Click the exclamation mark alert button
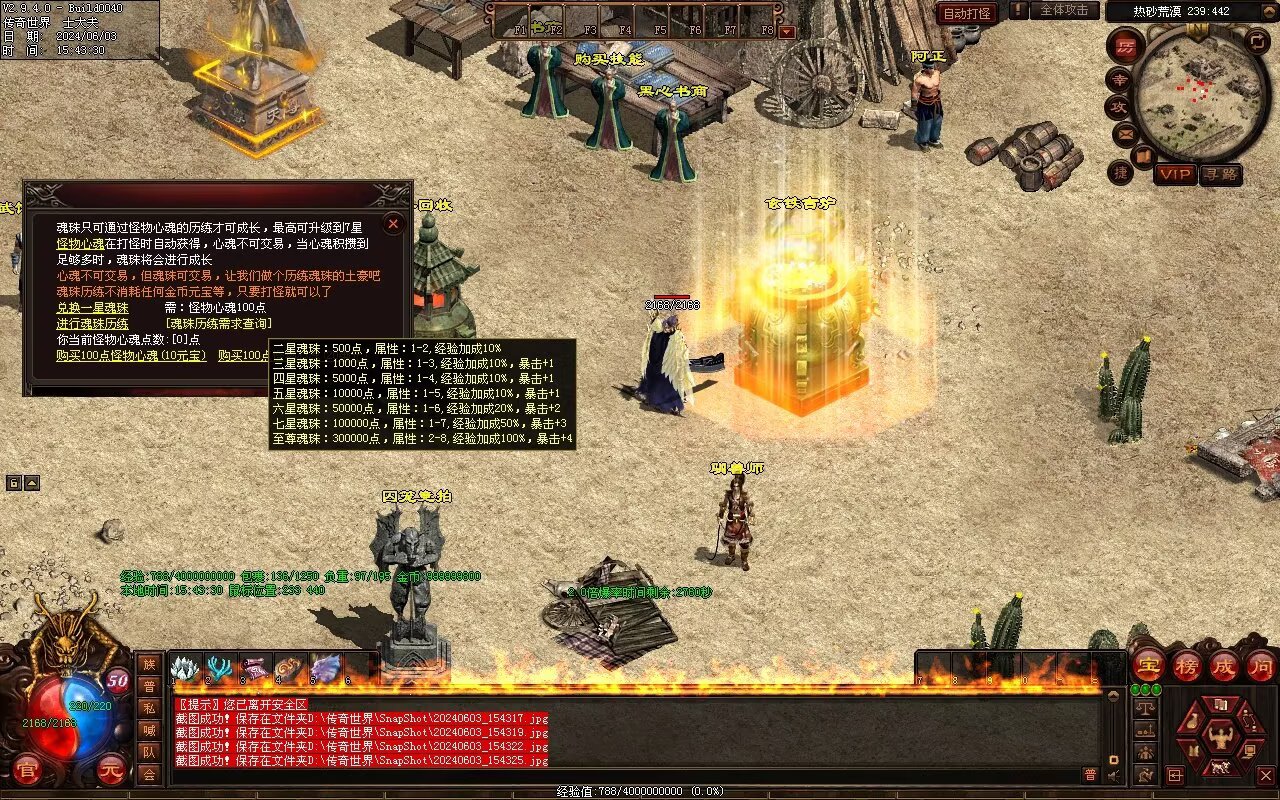1280x800 pixels. [x=1018, y=11]
